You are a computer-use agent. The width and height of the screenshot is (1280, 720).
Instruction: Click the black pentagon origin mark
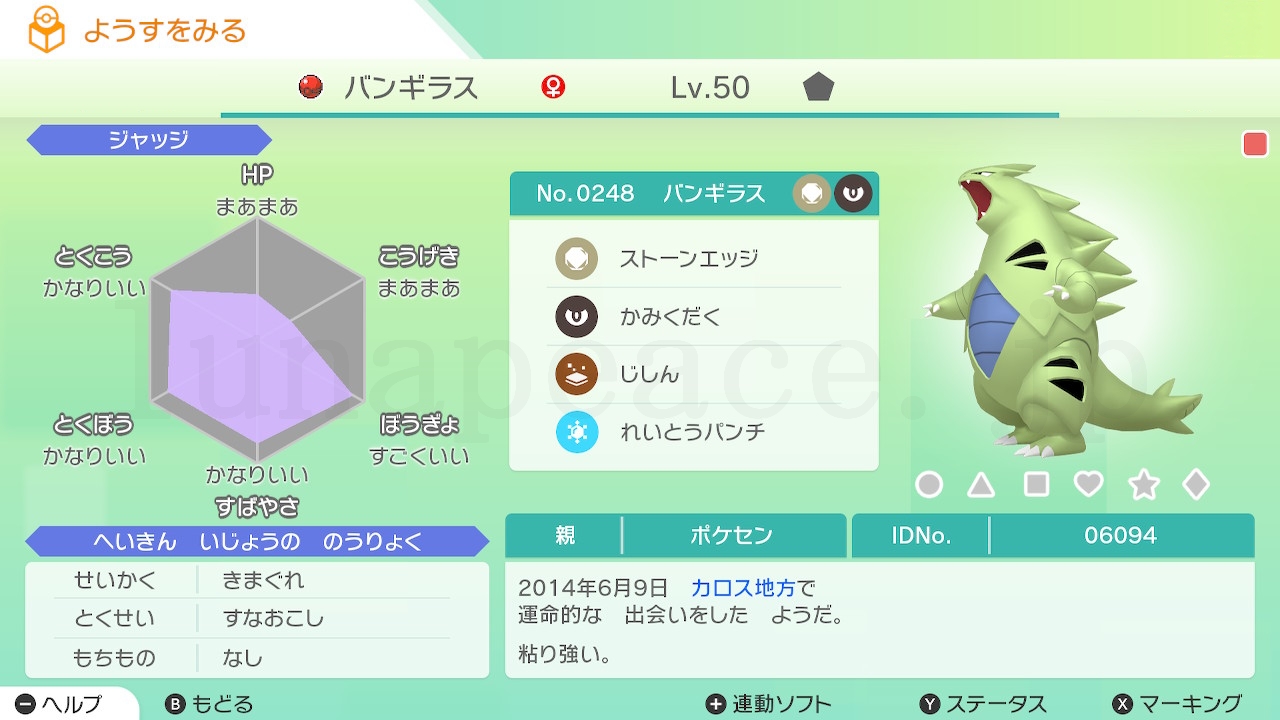click(x=818, y=88)
